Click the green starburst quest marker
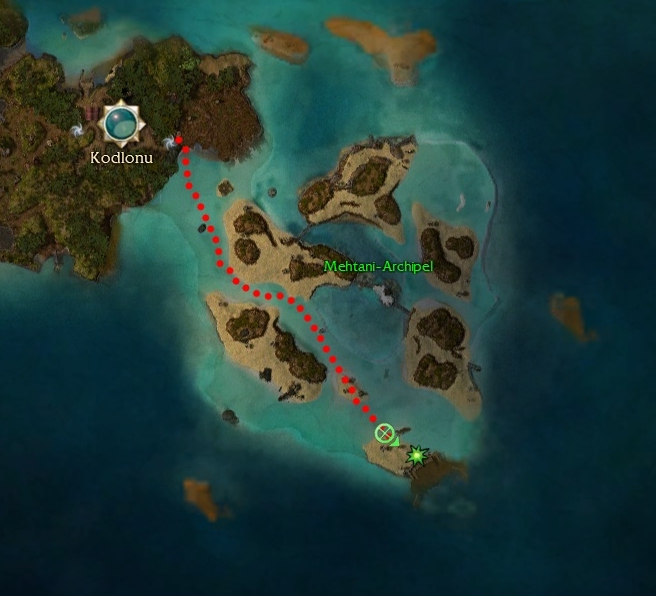Viewport: 656px width, 596px height. pos(416,455)
